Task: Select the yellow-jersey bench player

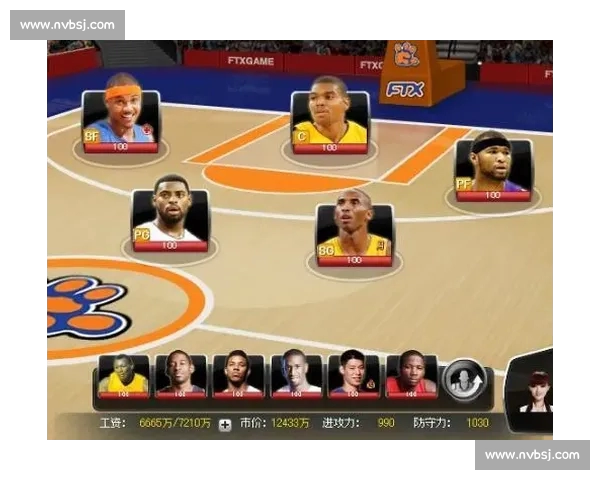Action: [124, 377]
